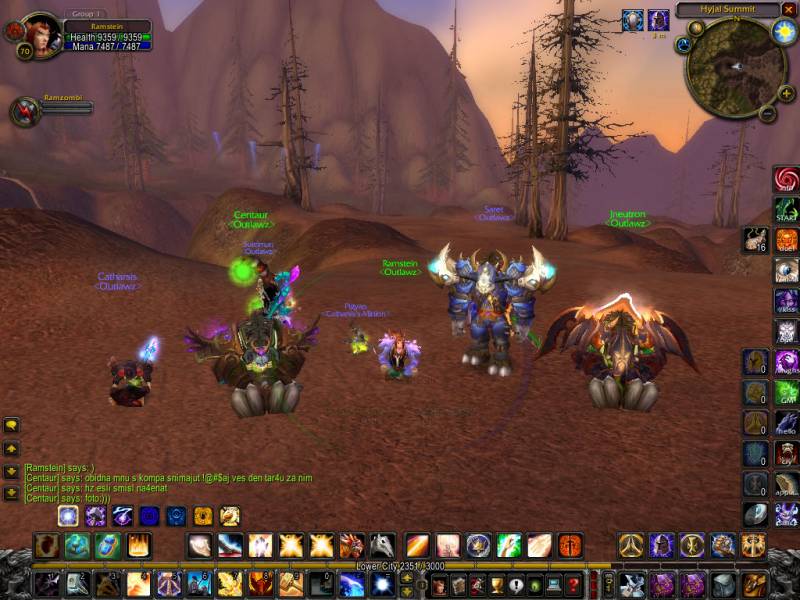The height and width of the screenshot is (600, 800).
Task: Select the Ramzombi pet frame
Action: [x=26, y=110]
